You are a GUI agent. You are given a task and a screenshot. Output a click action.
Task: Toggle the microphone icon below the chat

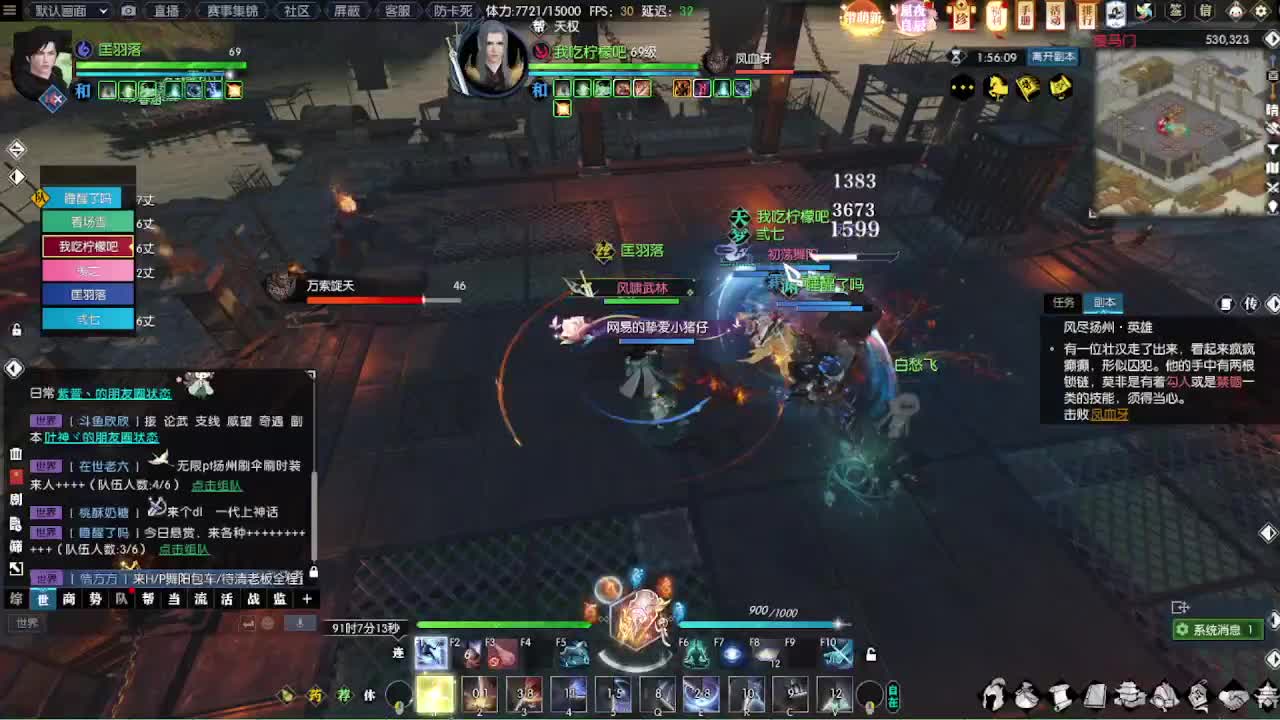coord(300,623)
